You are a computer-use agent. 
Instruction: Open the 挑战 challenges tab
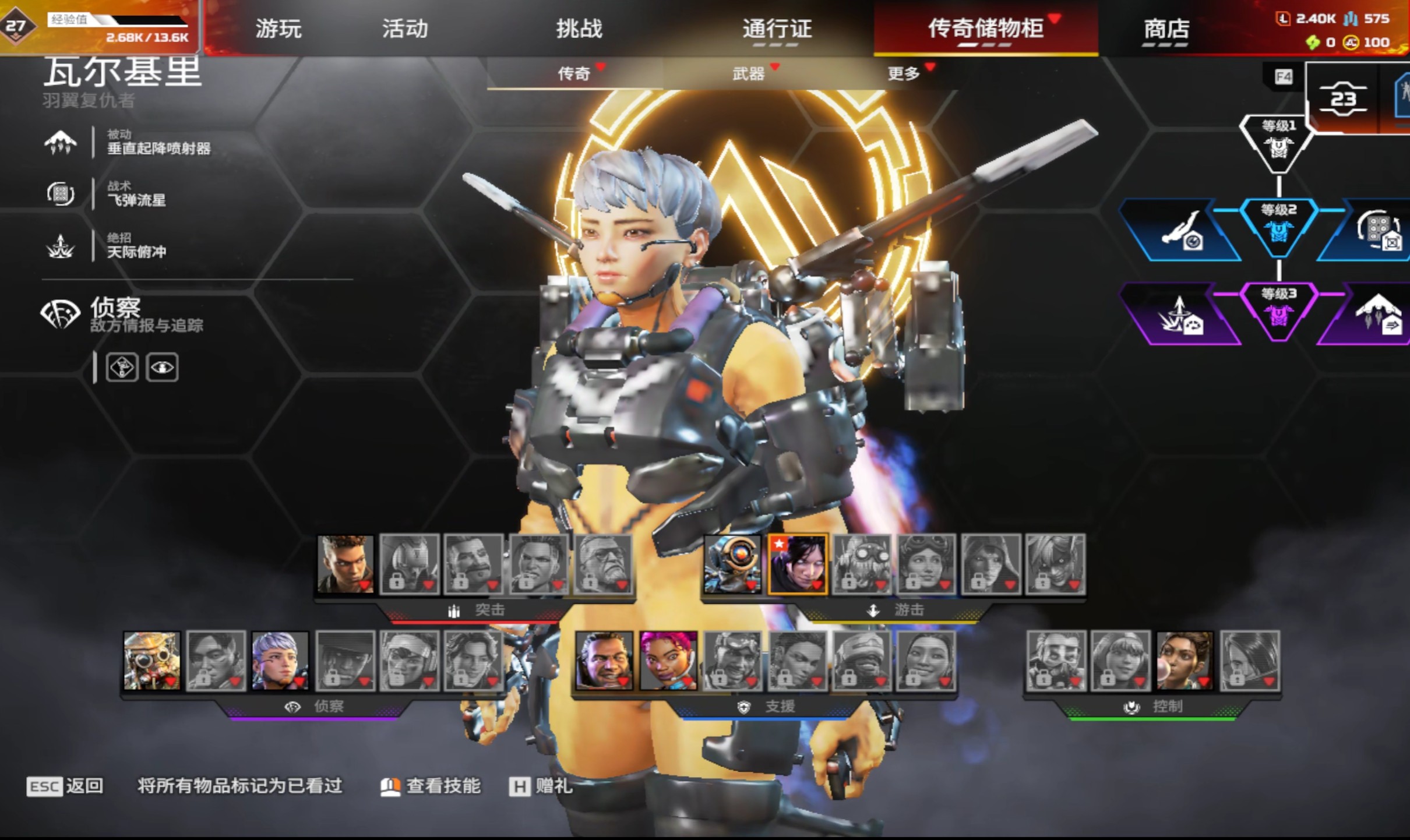[579, 29]
